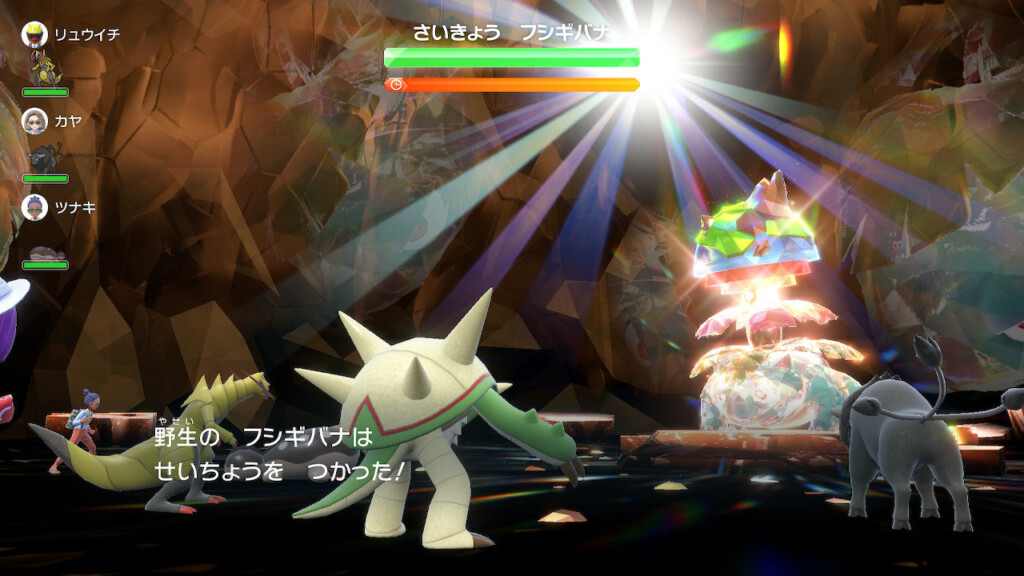Click the Pokémon icon below リュウイチ's name

coord(45,70)
